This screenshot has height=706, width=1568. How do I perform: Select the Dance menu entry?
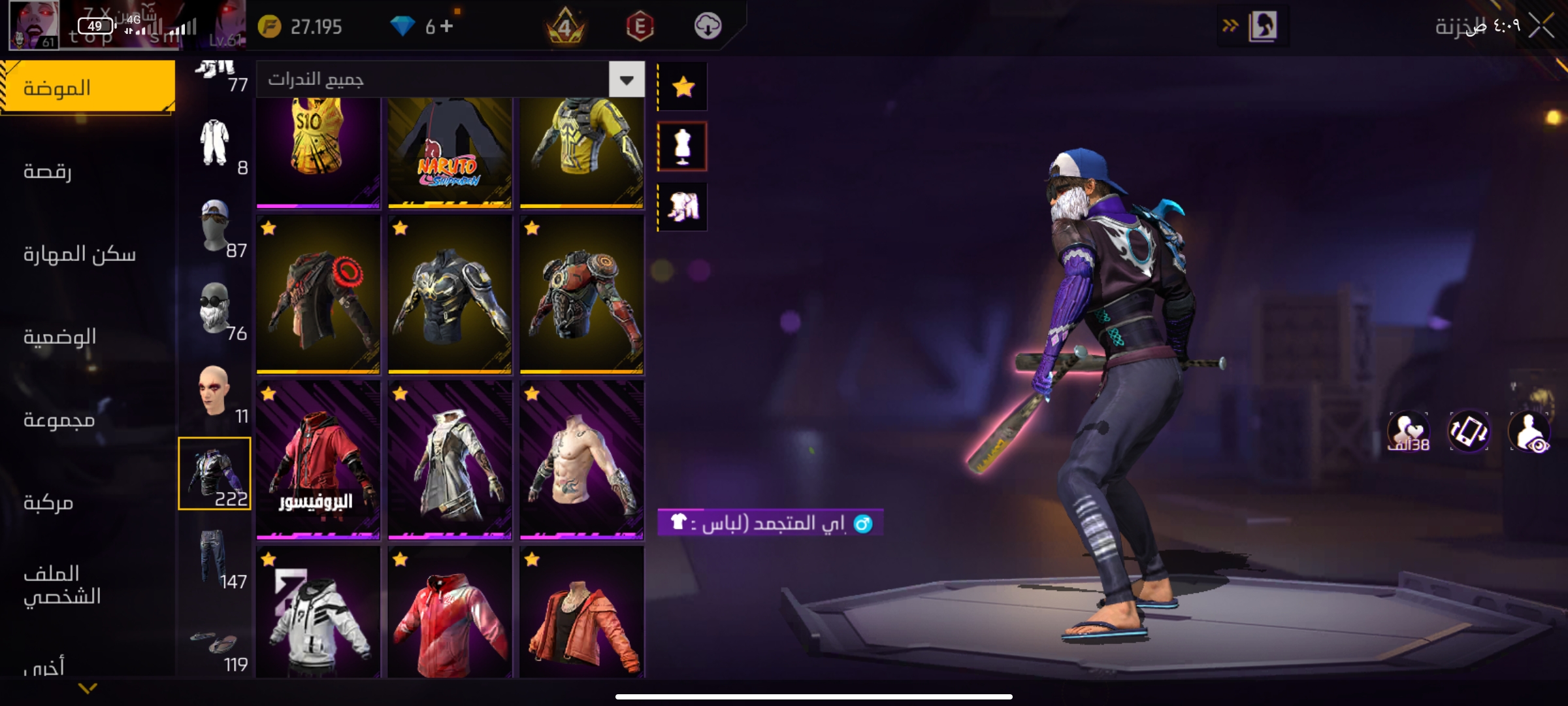pyautogui.click(x=48, y=171)
